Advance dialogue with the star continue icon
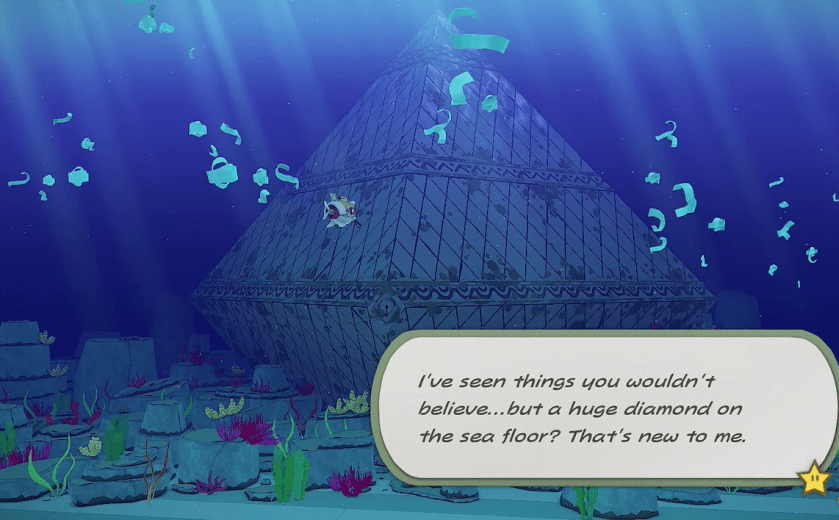 coord(812,479)
